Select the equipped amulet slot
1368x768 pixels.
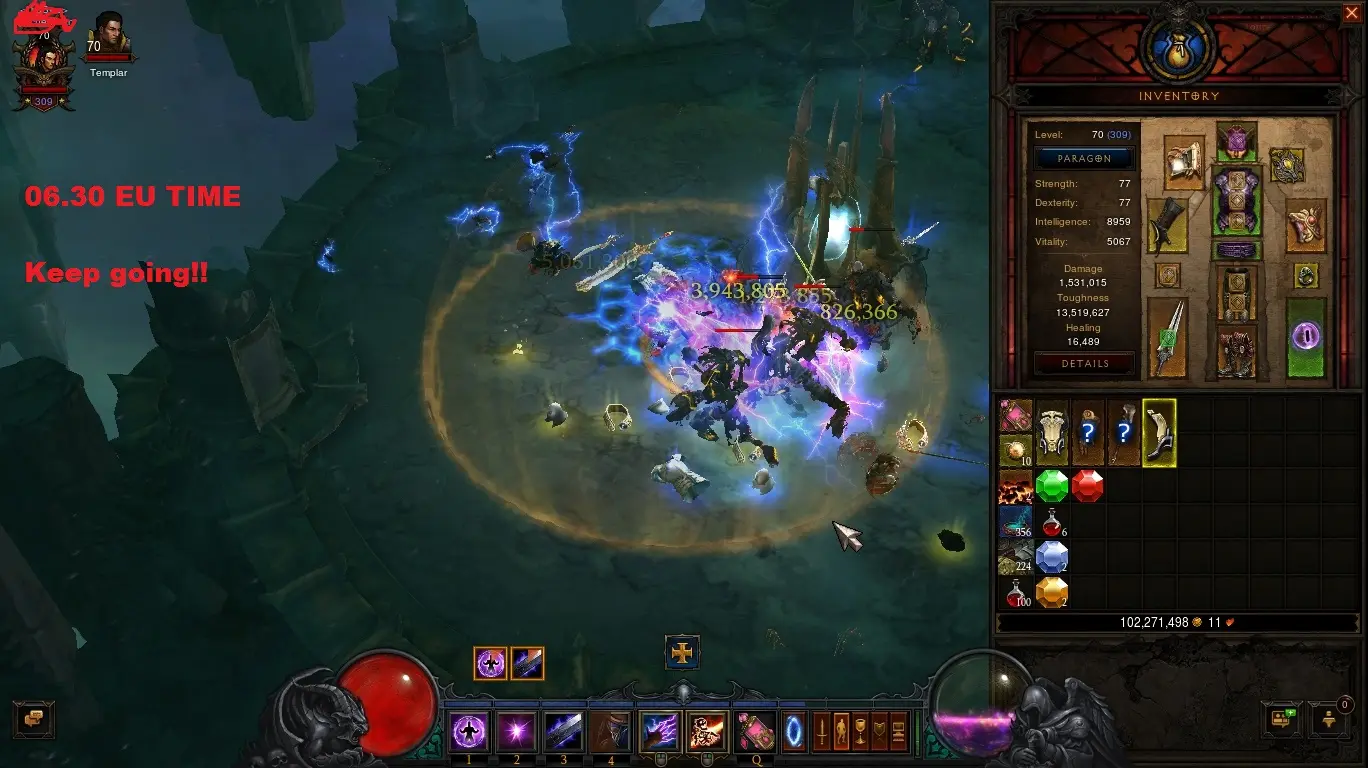[1287, 164]
